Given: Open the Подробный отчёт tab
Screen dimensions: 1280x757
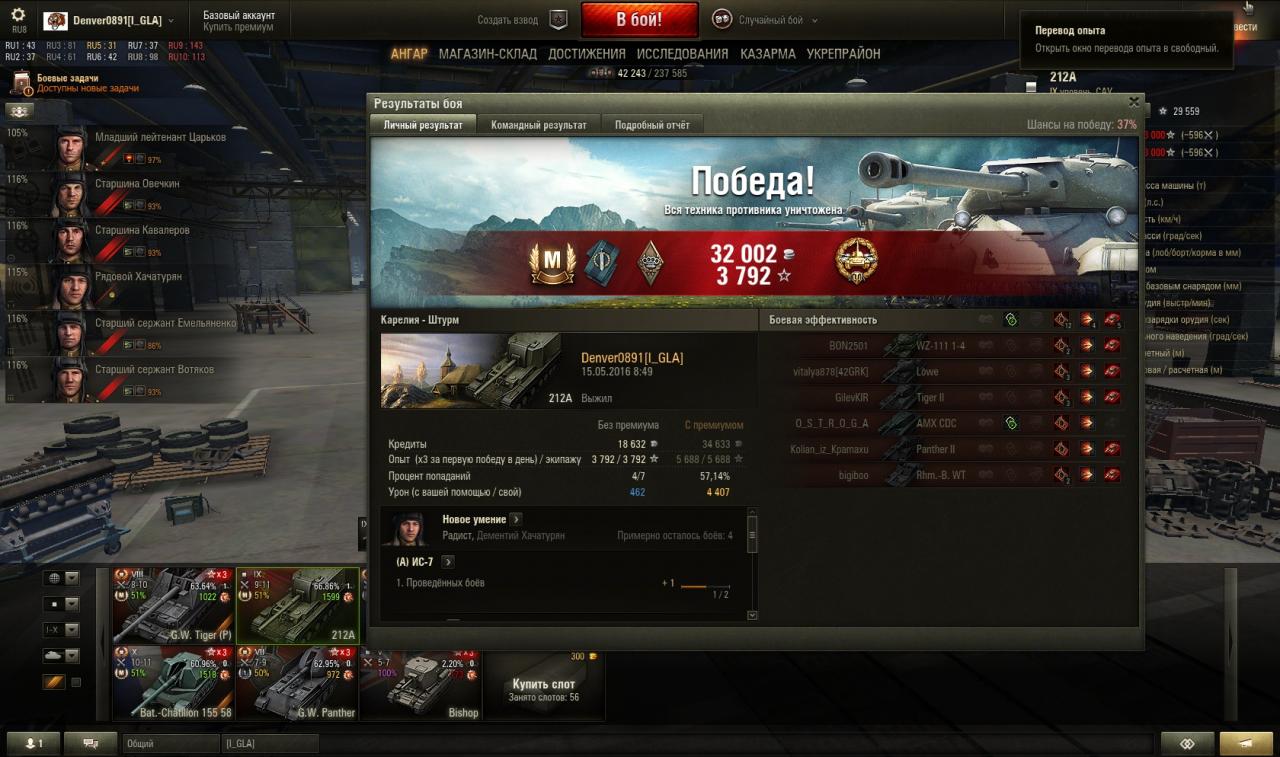Looking at the screenshot, I should click(652, 125).
